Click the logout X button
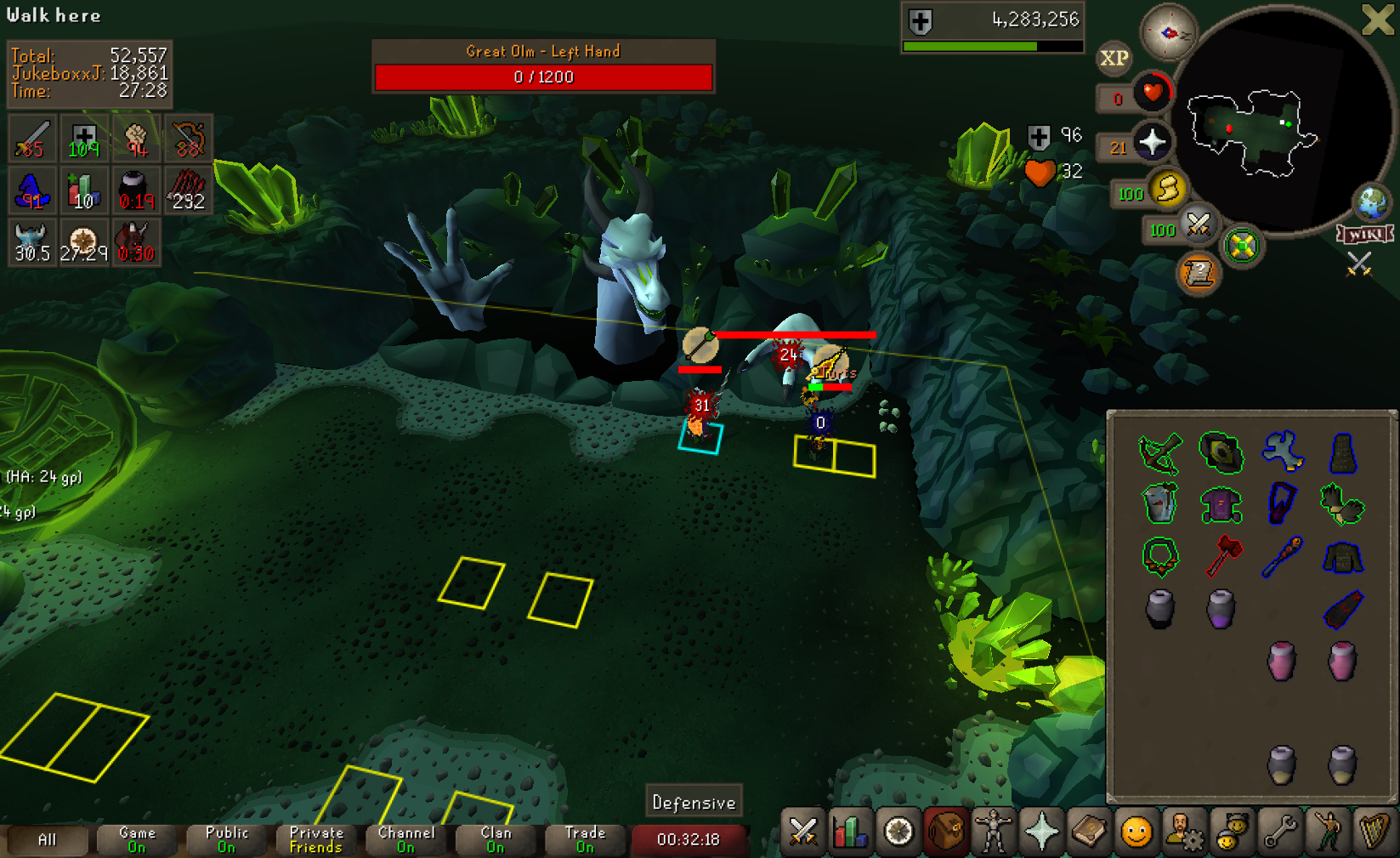Image resolution: width=1400 pixels, height=858 pixels. pos(1377,20)
